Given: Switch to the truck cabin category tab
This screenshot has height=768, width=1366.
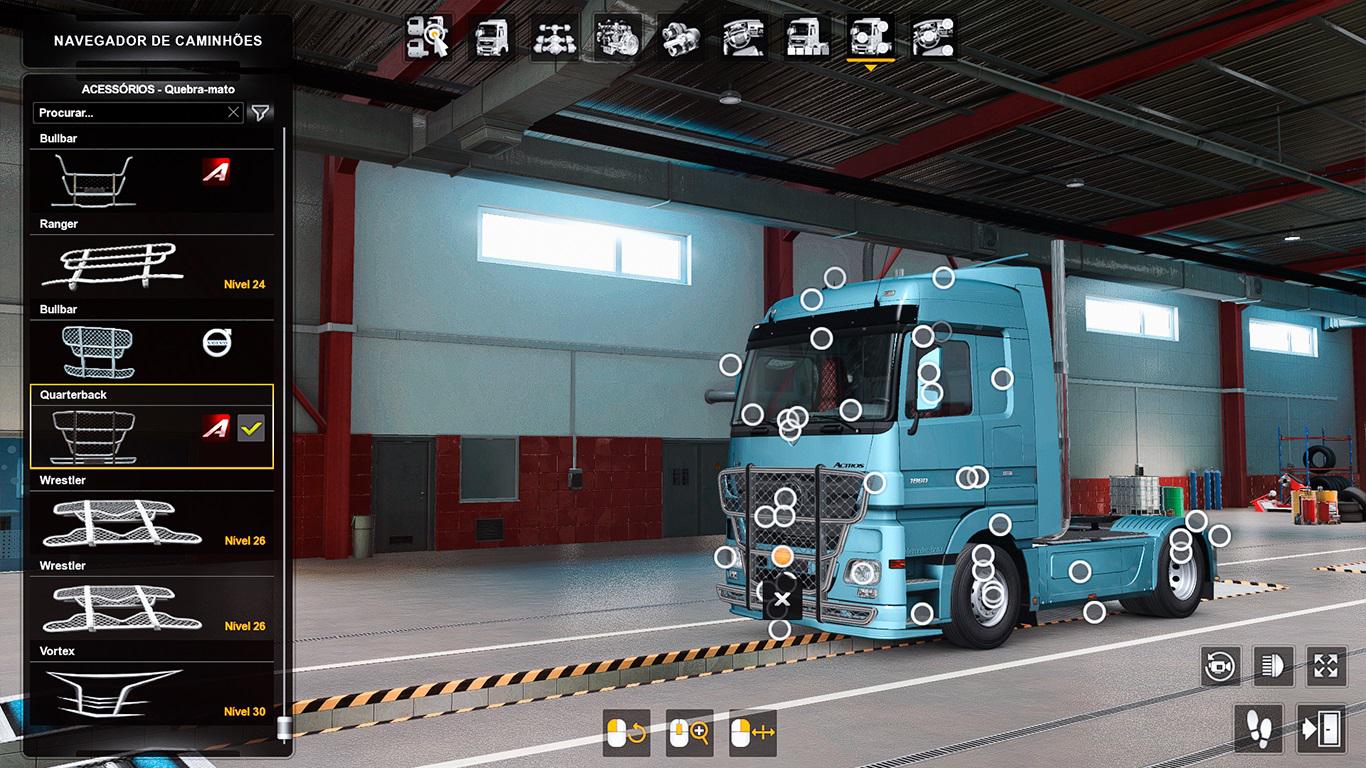Looking at the screenshot, I should tap(492, 38).
